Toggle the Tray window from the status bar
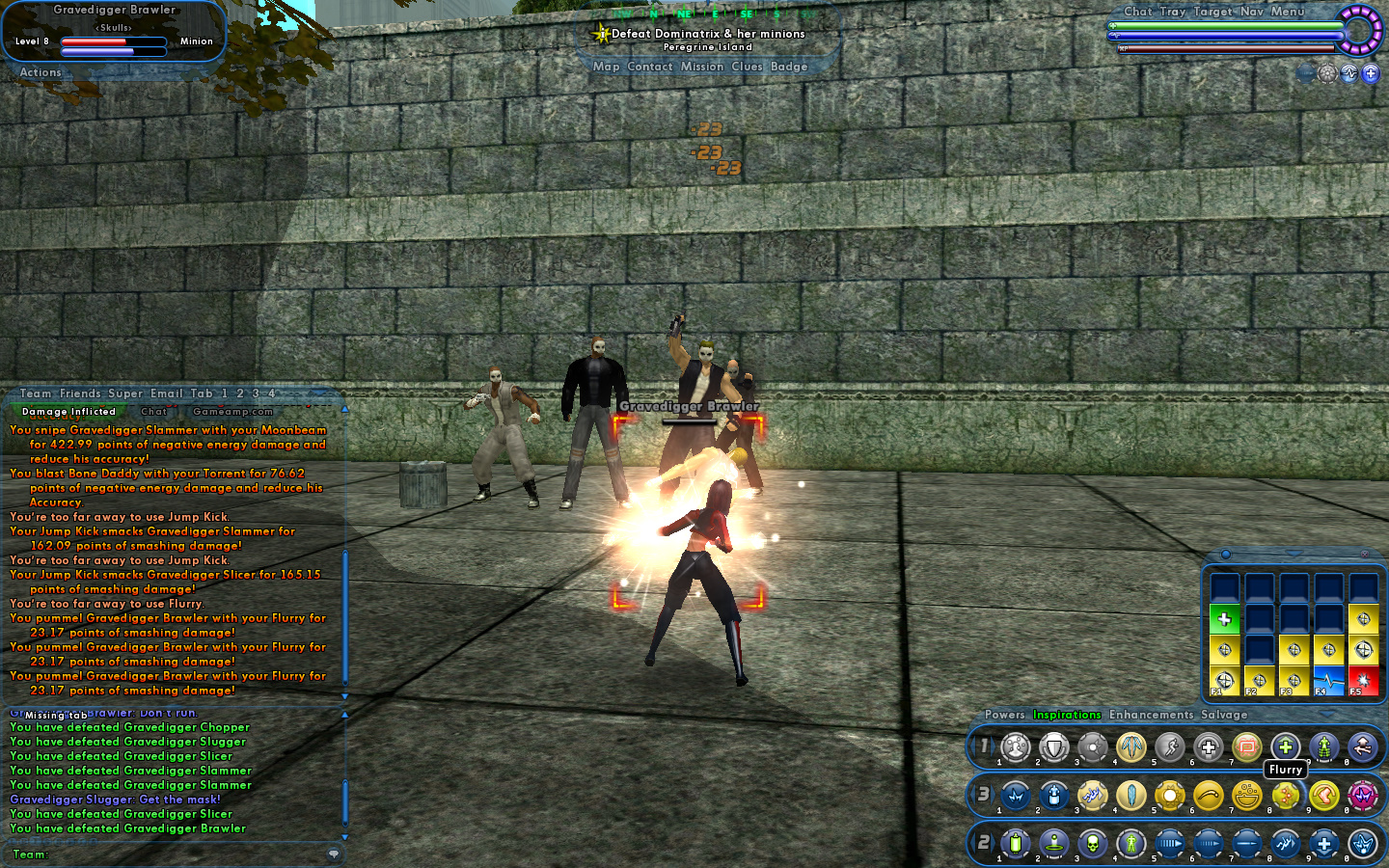This screenshot has height=868, width=1389. pos(1172,12)
